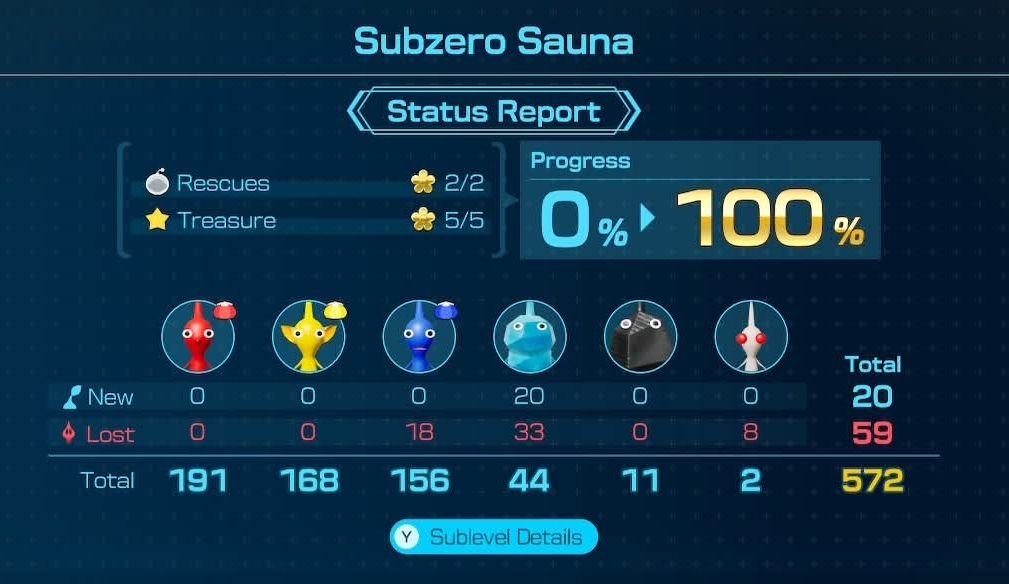The width and height of the screenshot is (1009, 584).
Task: Click the Blue Pikmin portrait icon
Action: pos(419,337)
